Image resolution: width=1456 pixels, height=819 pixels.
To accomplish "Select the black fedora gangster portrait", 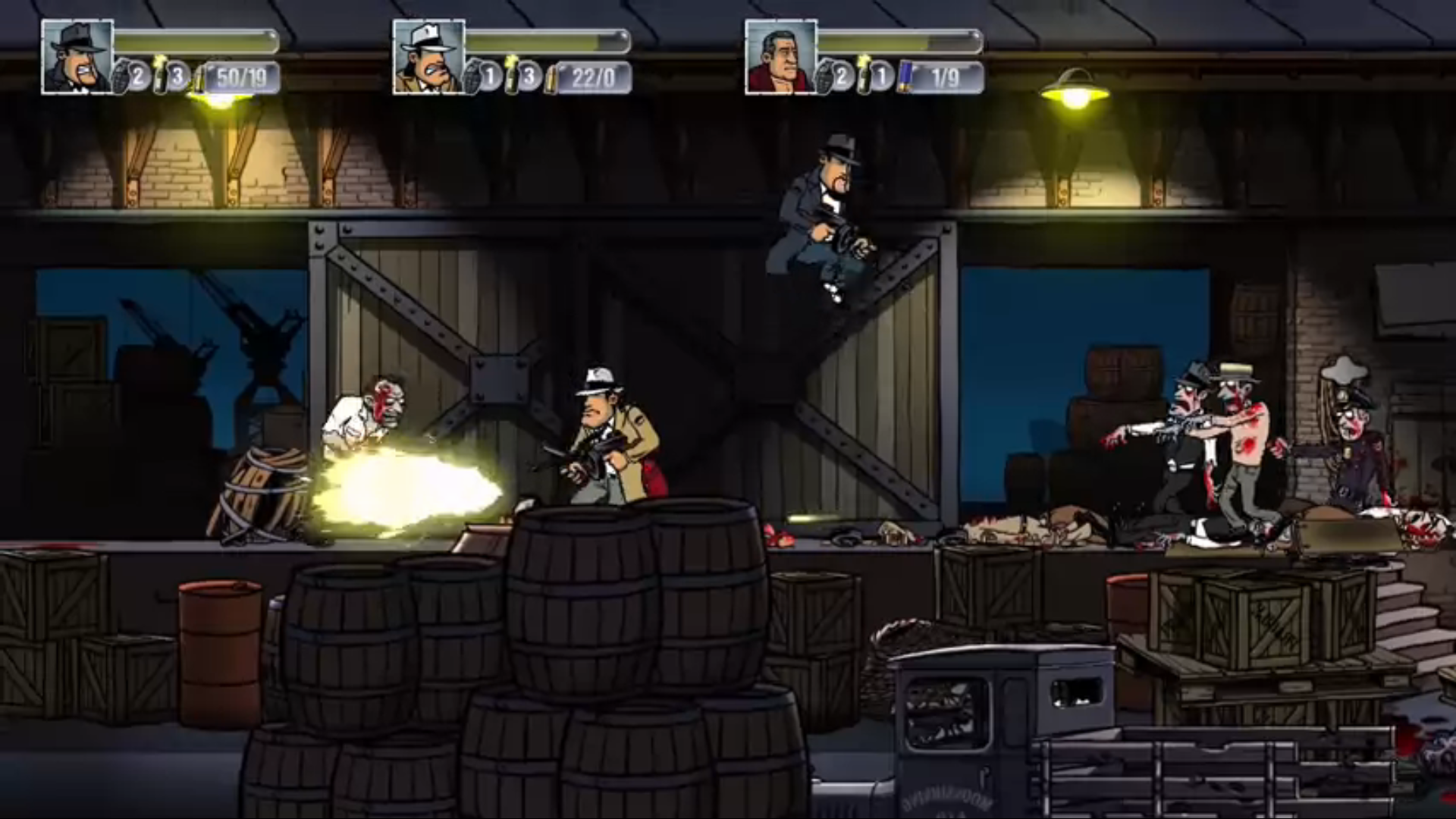I will [77, 57].
